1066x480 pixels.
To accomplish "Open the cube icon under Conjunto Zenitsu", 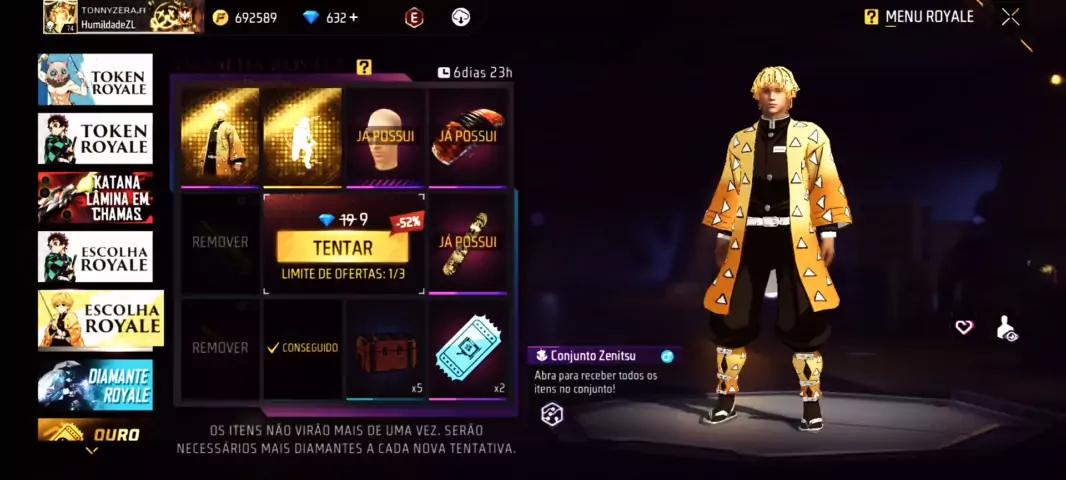I will 552,415.
